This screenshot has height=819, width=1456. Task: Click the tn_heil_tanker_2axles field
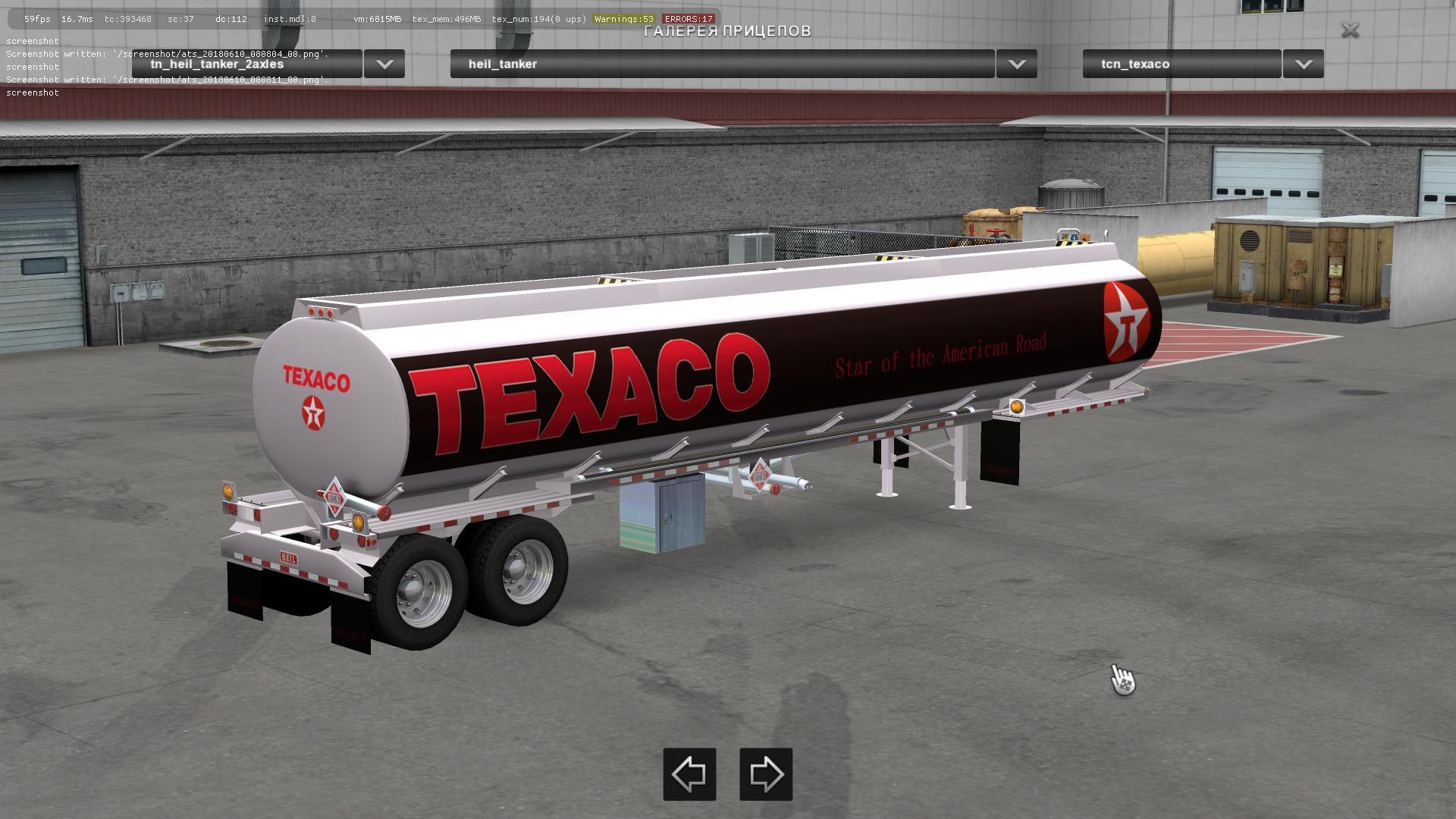[x=247, y=64]
